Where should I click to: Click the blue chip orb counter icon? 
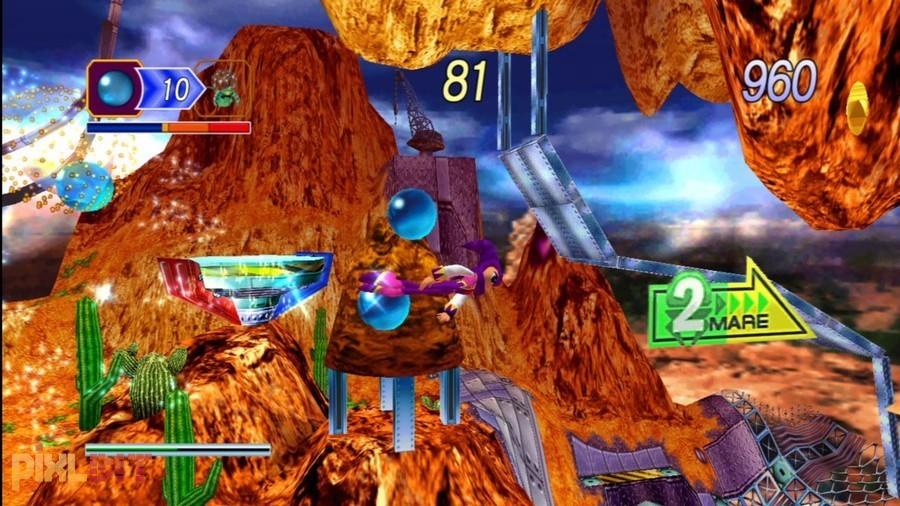pyautogui.click(x=116, y=88)
